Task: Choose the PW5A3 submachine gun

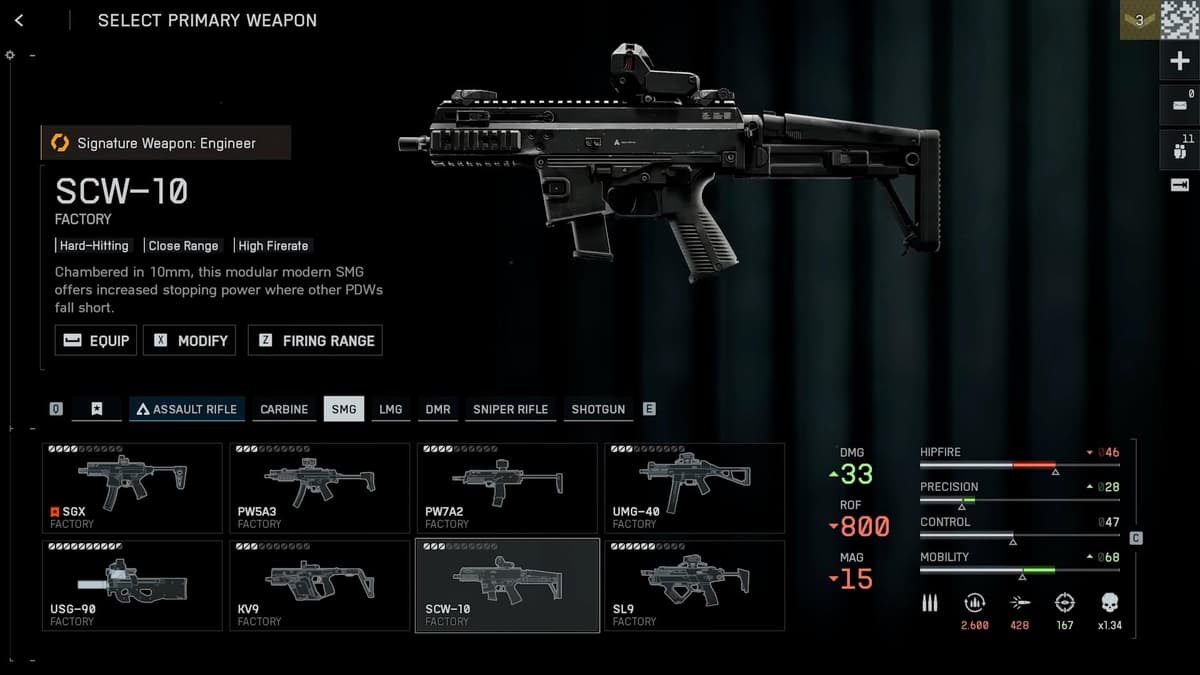Action: [319, 488]
